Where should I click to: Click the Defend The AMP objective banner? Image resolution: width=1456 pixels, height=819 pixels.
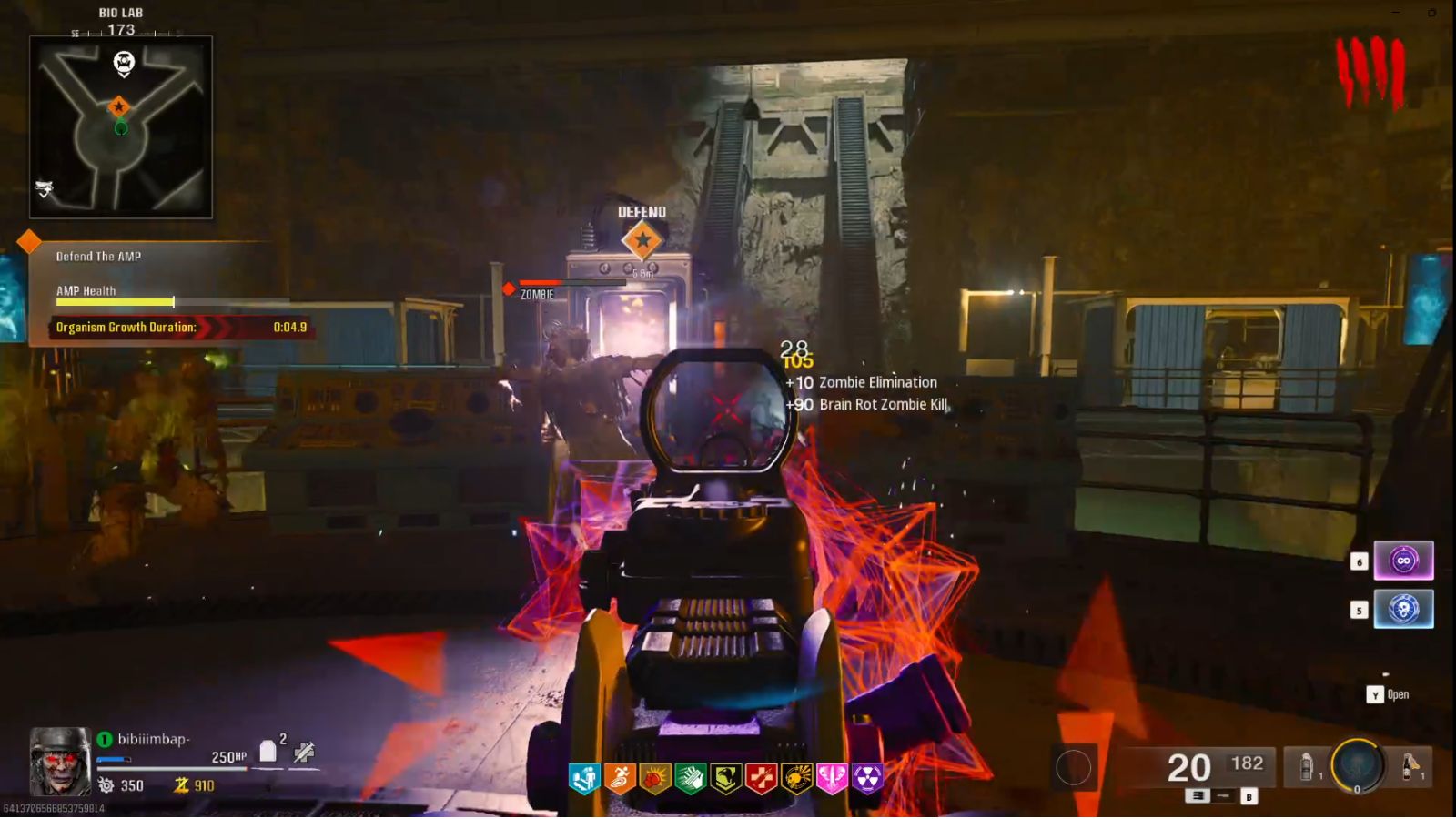100,257
